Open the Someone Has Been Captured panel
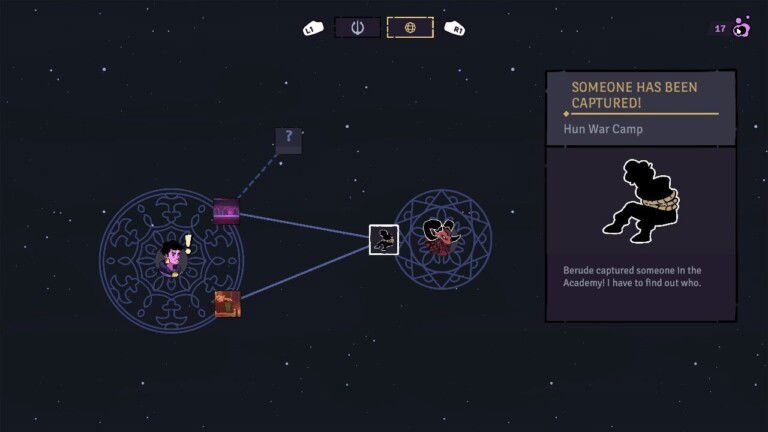The height and width of the screenshot is (432, 768). pos(640,195)
